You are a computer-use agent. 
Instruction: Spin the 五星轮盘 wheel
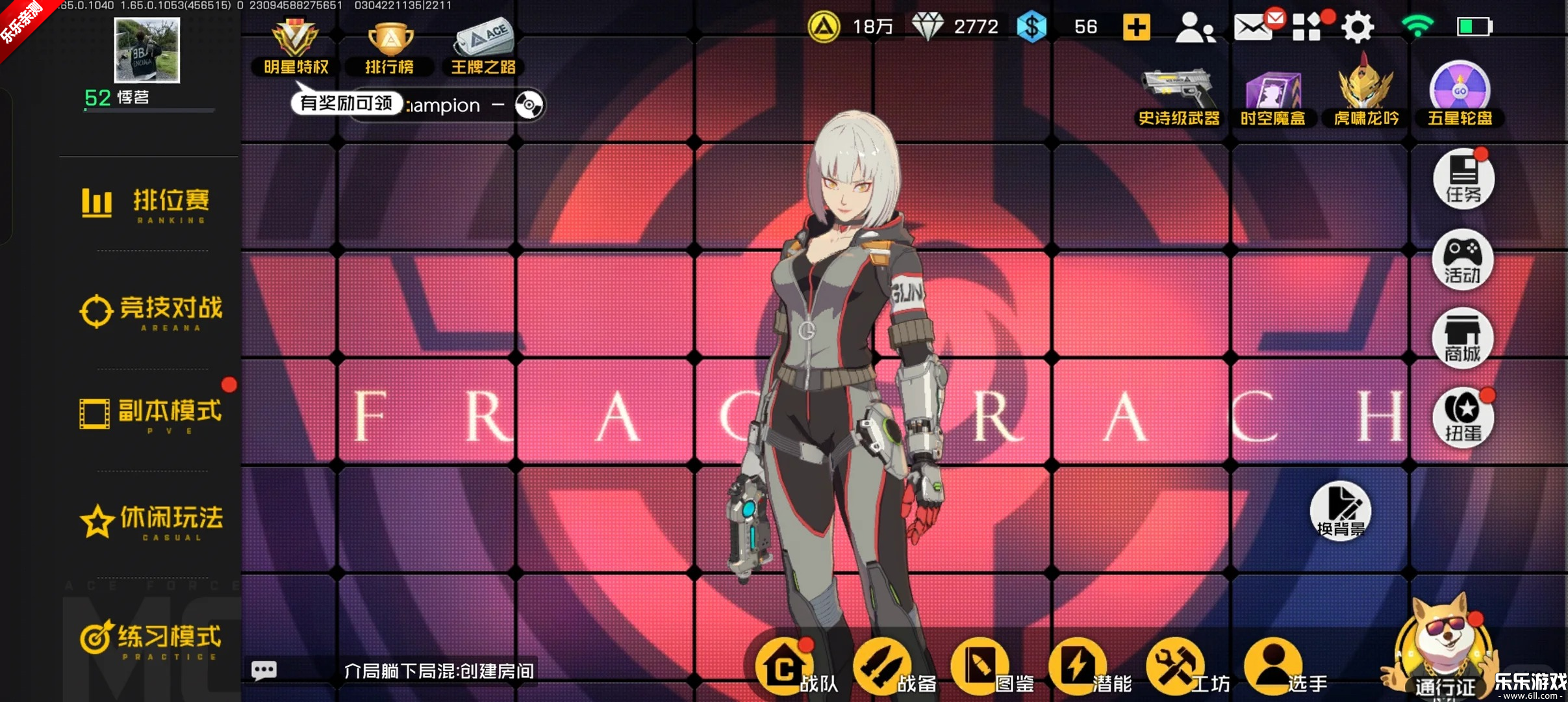1460,94
